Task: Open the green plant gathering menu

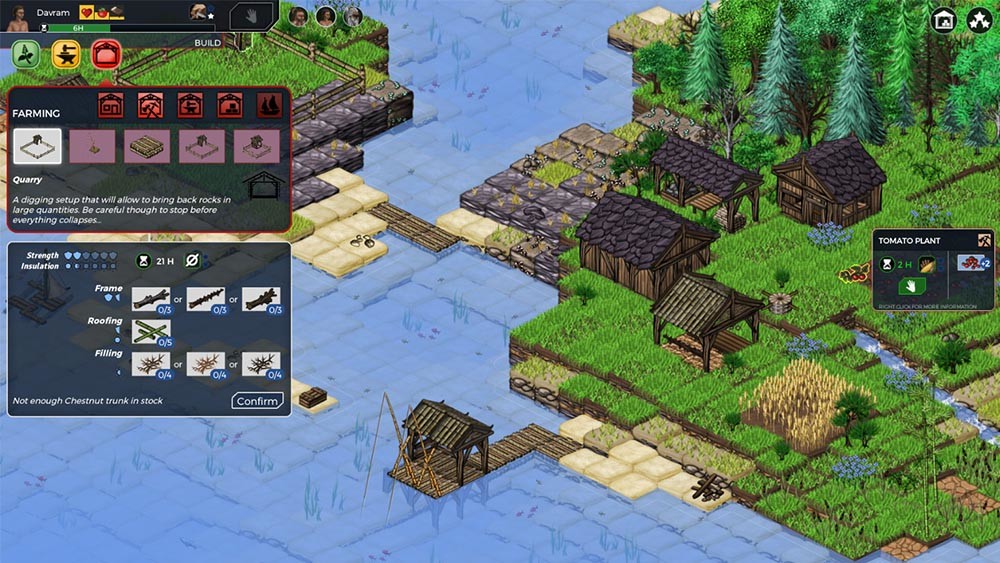Action: pyautogui.click(x=26, y=56)
